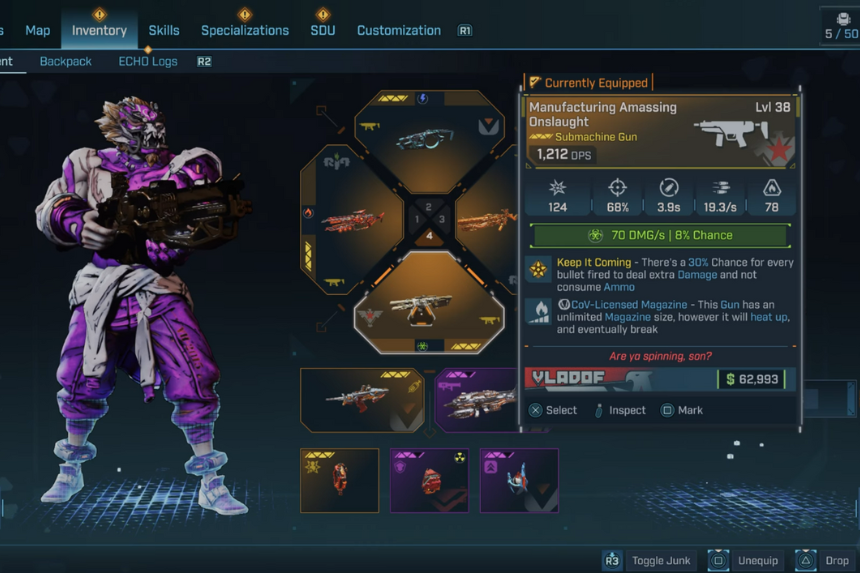Select the Inventory tab
860x573 pixels.
[99, 30]
